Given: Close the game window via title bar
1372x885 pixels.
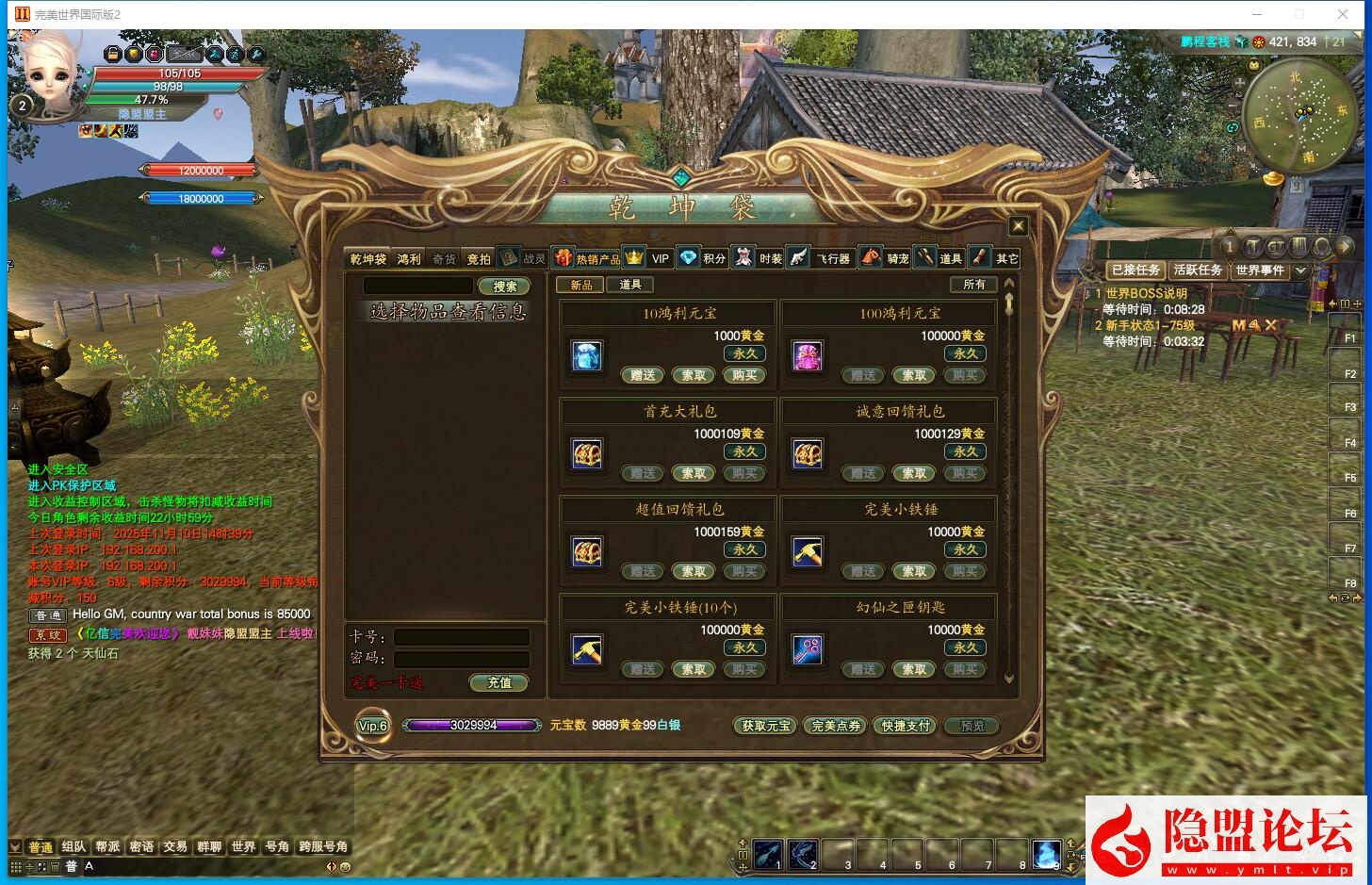Looking at the screenshot, I should (x=1343, y=14).
